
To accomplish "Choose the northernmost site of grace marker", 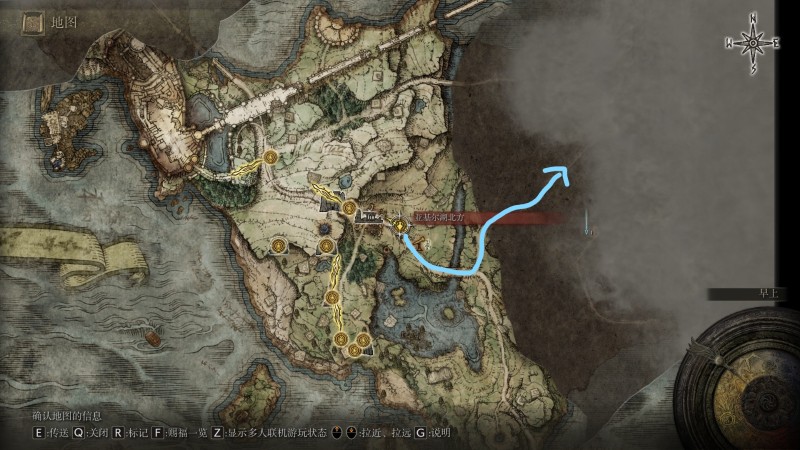I will pos(271,158).
